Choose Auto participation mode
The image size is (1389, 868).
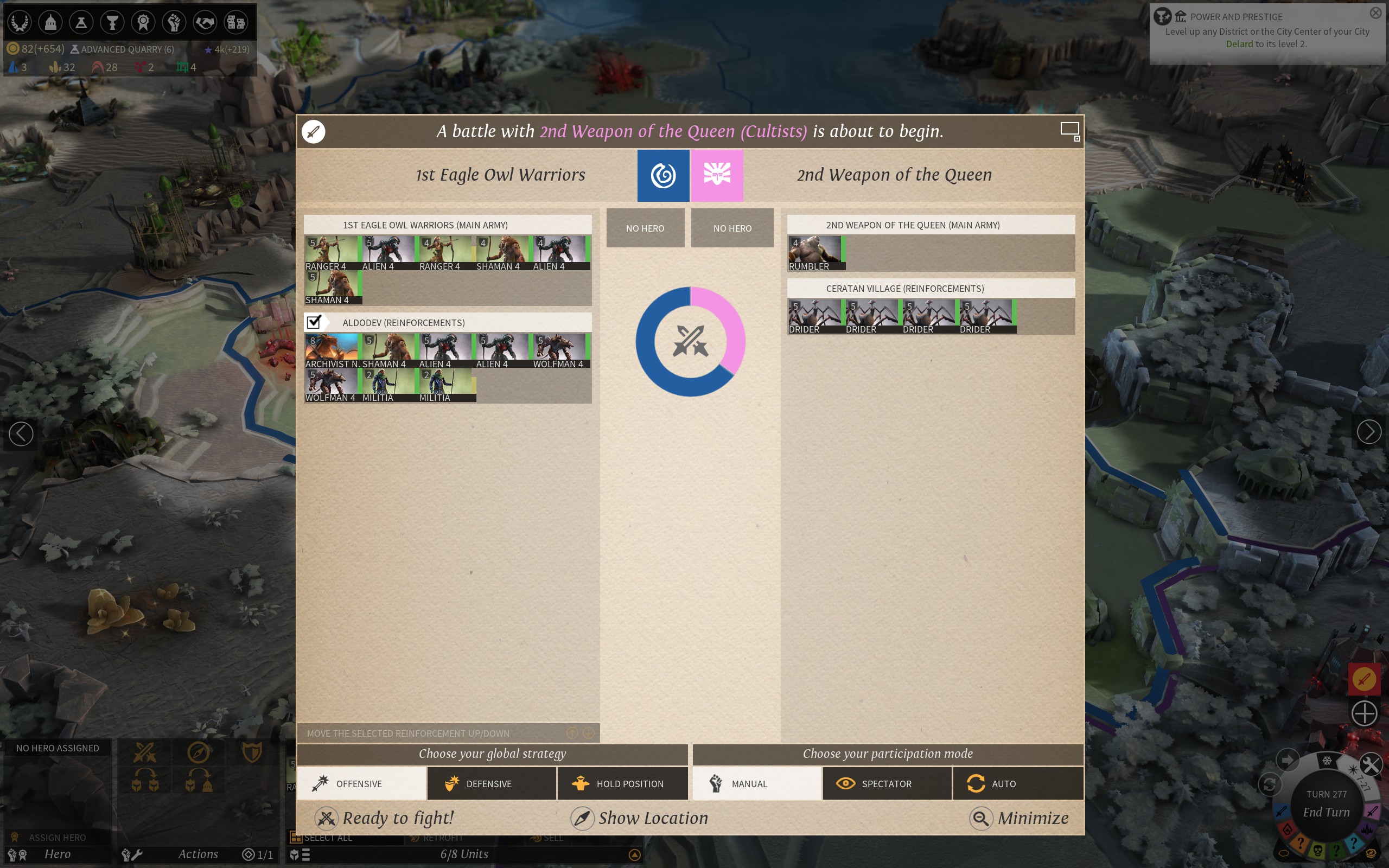click(1018, 783)
